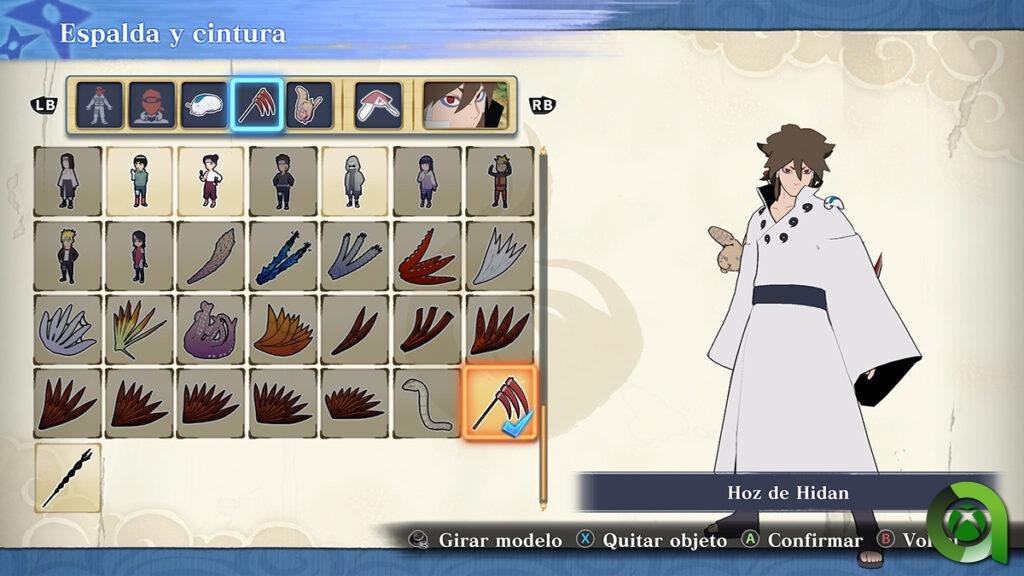This screenshot has width=1024, height=576.
Task: Open the red Kage hat tab
Action: [x=379, y=104]
